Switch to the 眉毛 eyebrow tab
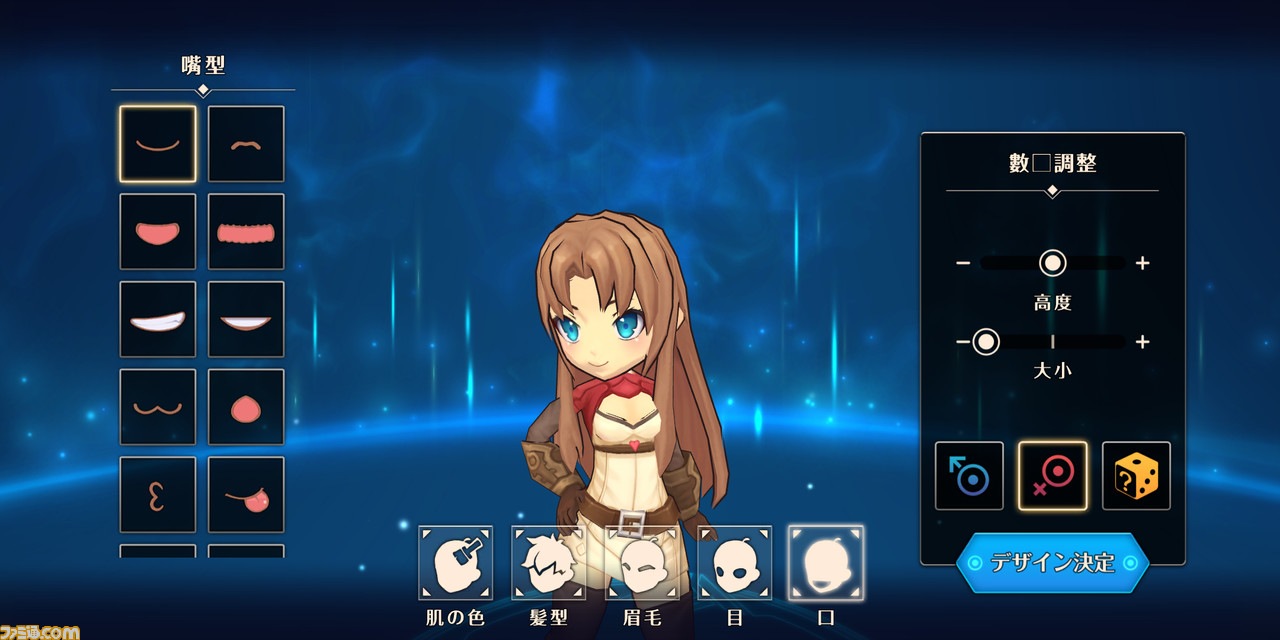 click(x=641, y=563)
